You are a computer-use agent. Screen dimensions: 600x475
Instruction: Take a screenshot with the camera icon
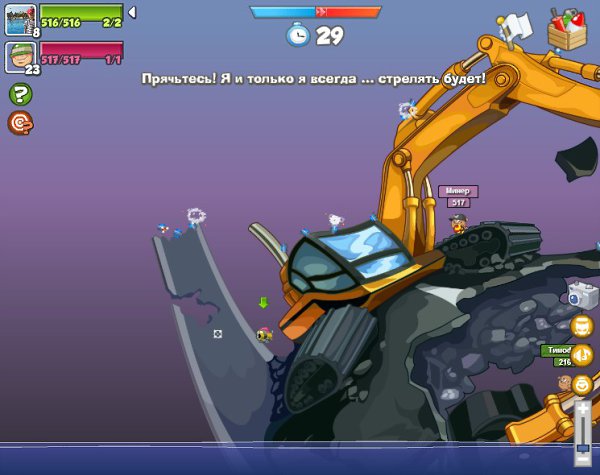[581, 294]
